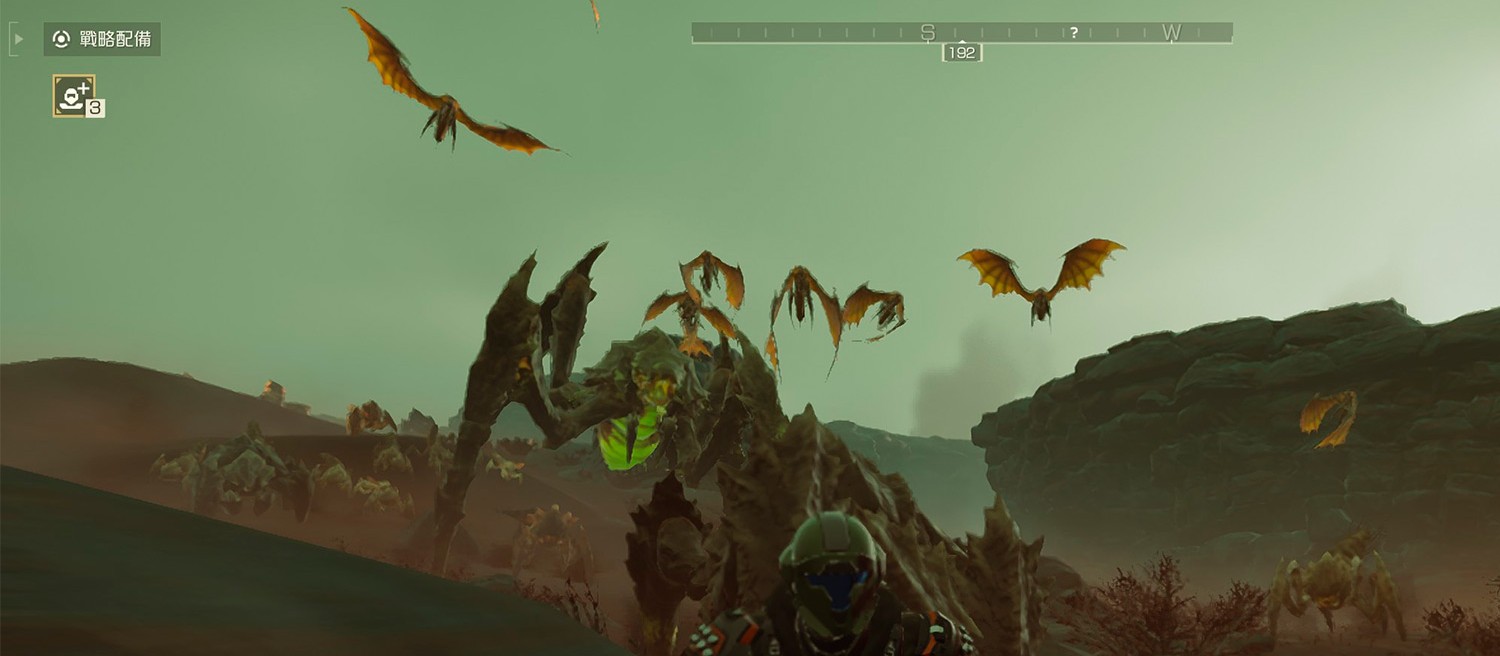Select the question mark compass marker
Screen dimensions: 1500x656
pos(1073,33)
